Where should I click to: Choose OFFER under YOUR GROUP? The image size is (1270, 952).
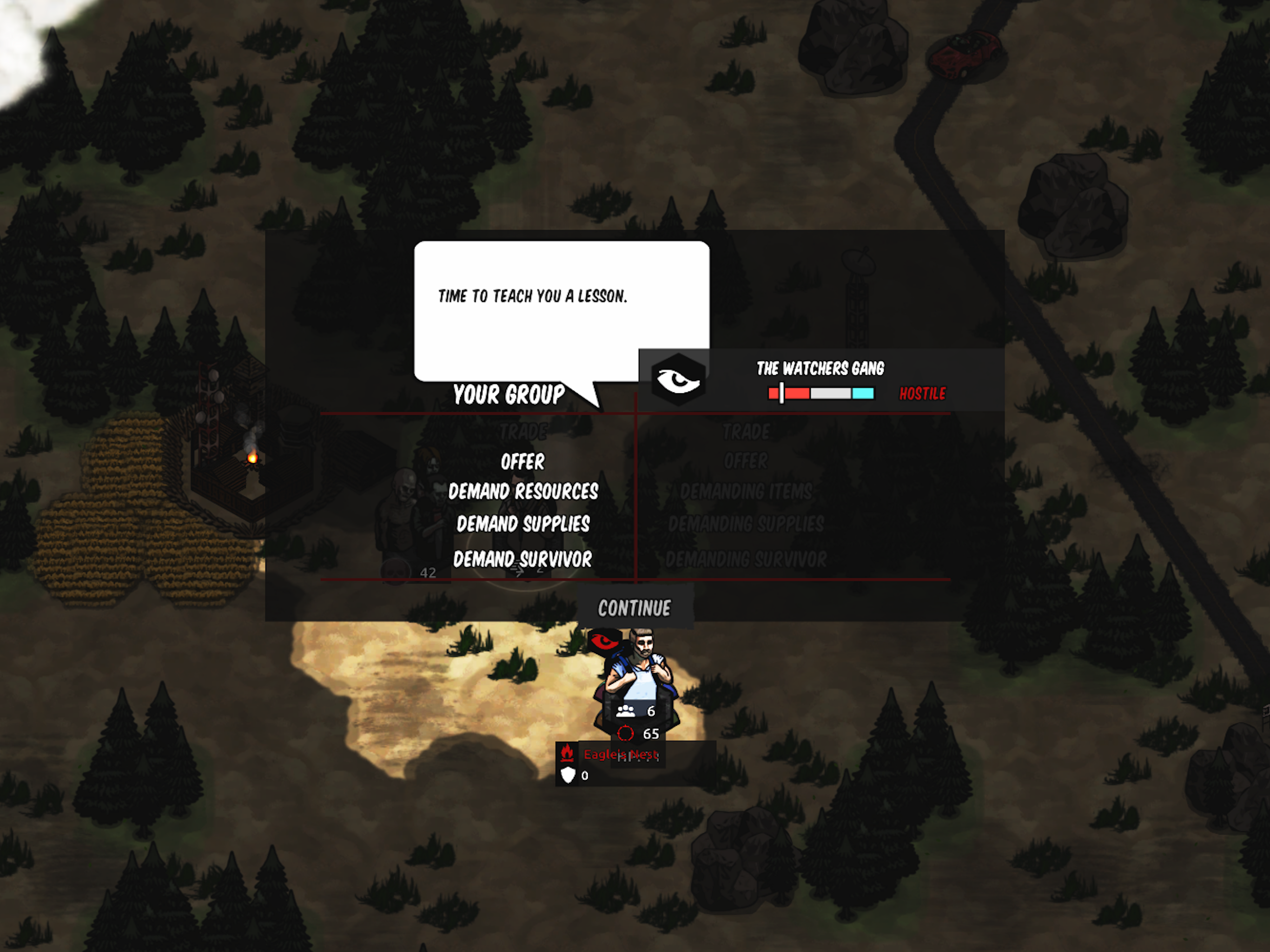523,462
